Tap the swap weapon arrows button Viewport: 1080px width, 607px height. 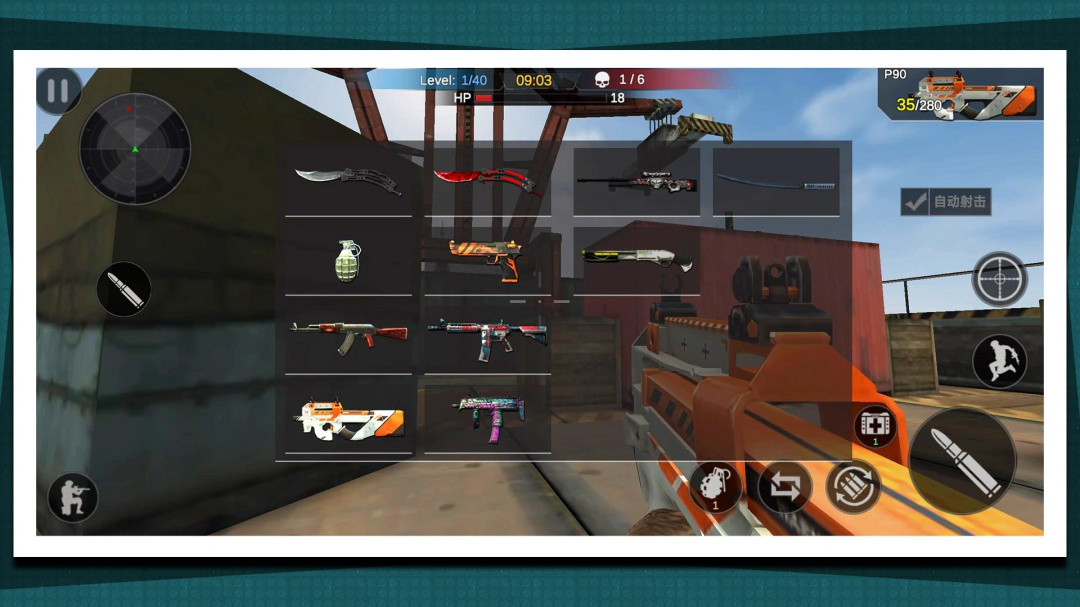pyautogui.click(x=785, y=488)
